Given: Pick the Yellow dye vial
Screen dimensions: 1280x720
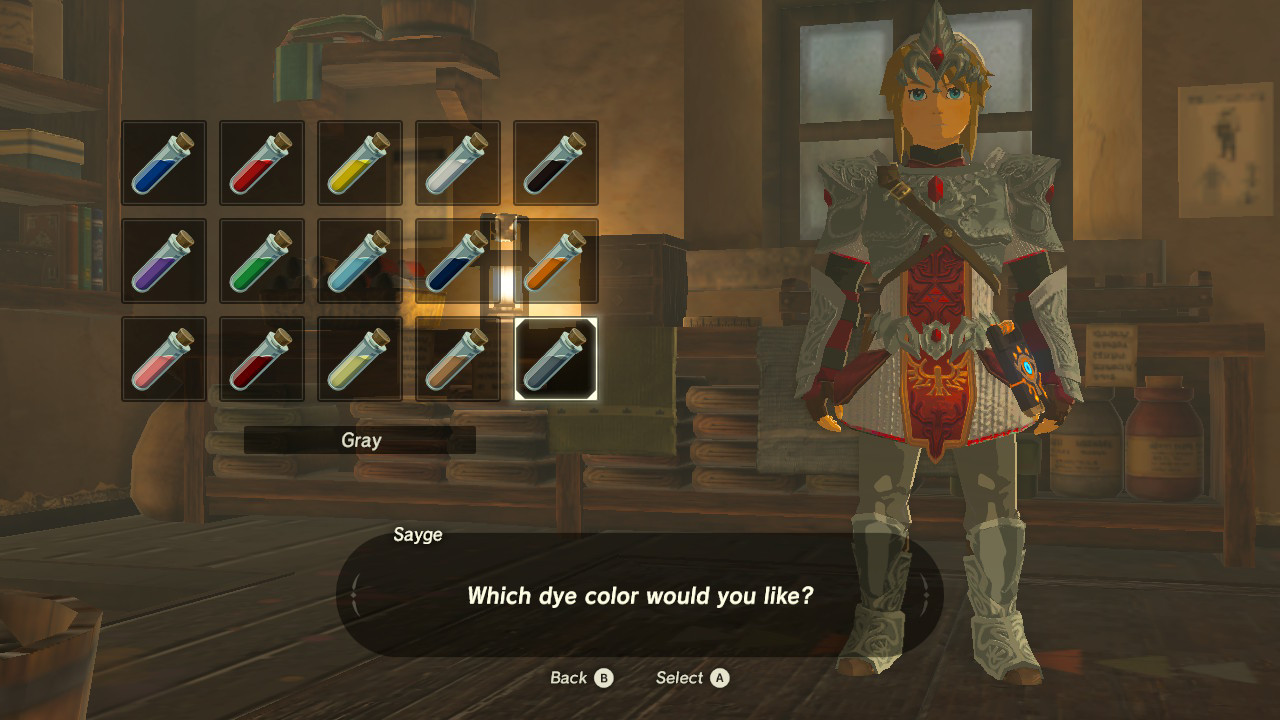Looking at the screenshot, I should [359, 162].
